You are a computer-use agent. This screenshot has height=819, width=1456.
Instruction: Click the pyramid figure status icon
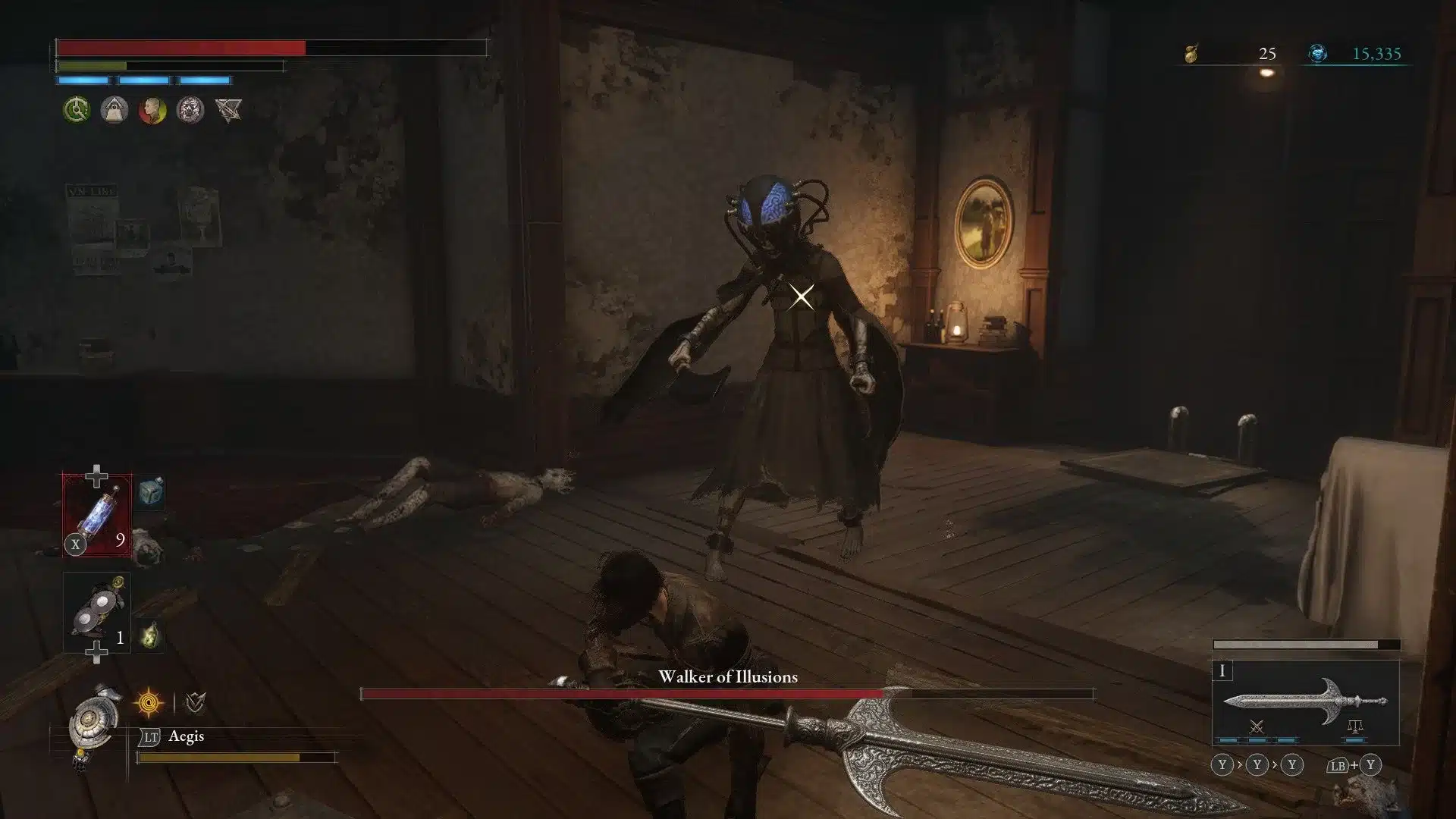(113, 110)
